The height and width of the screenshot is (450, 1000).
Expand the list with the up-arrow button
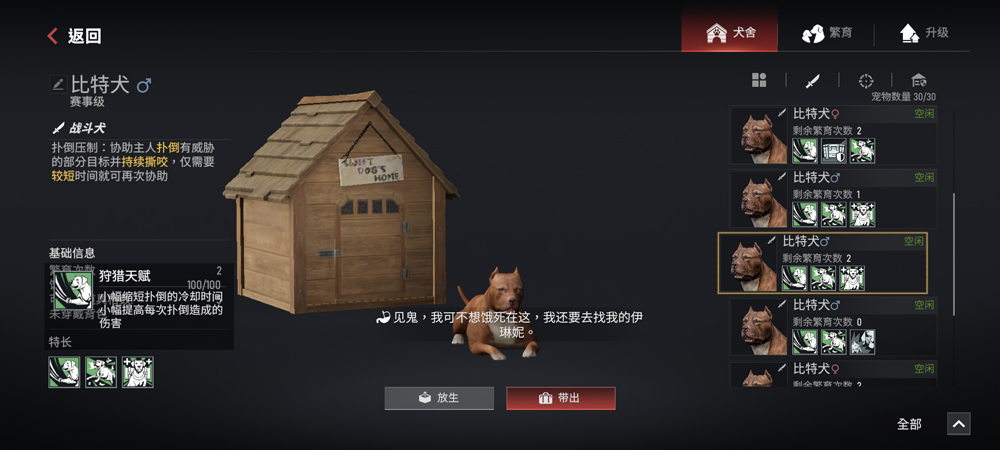point(958,424)
